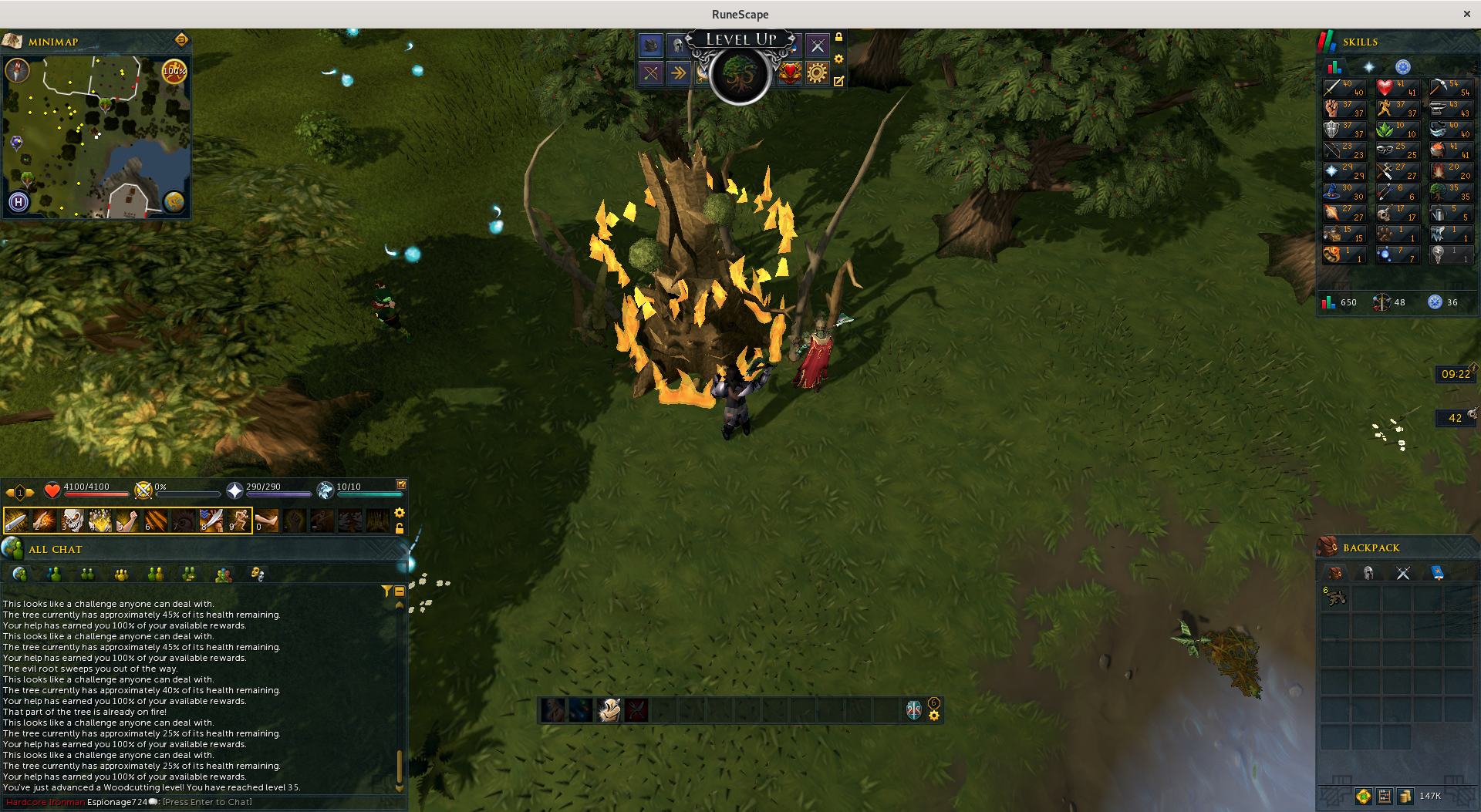
Task: Open the chat filter funnel
Action: (x=386, y=591)
